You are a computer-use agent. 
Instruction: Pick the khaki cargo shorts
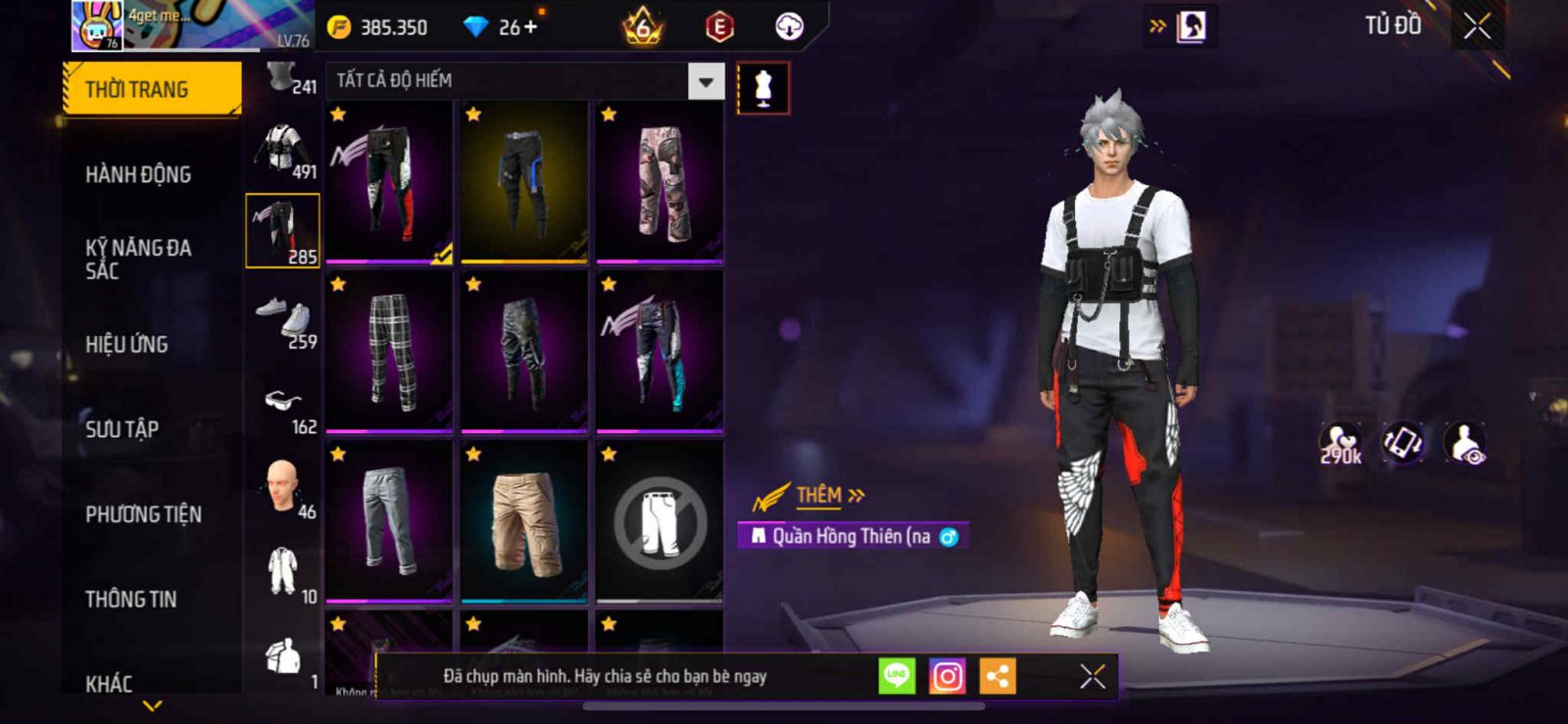click(x=524, y=521)
